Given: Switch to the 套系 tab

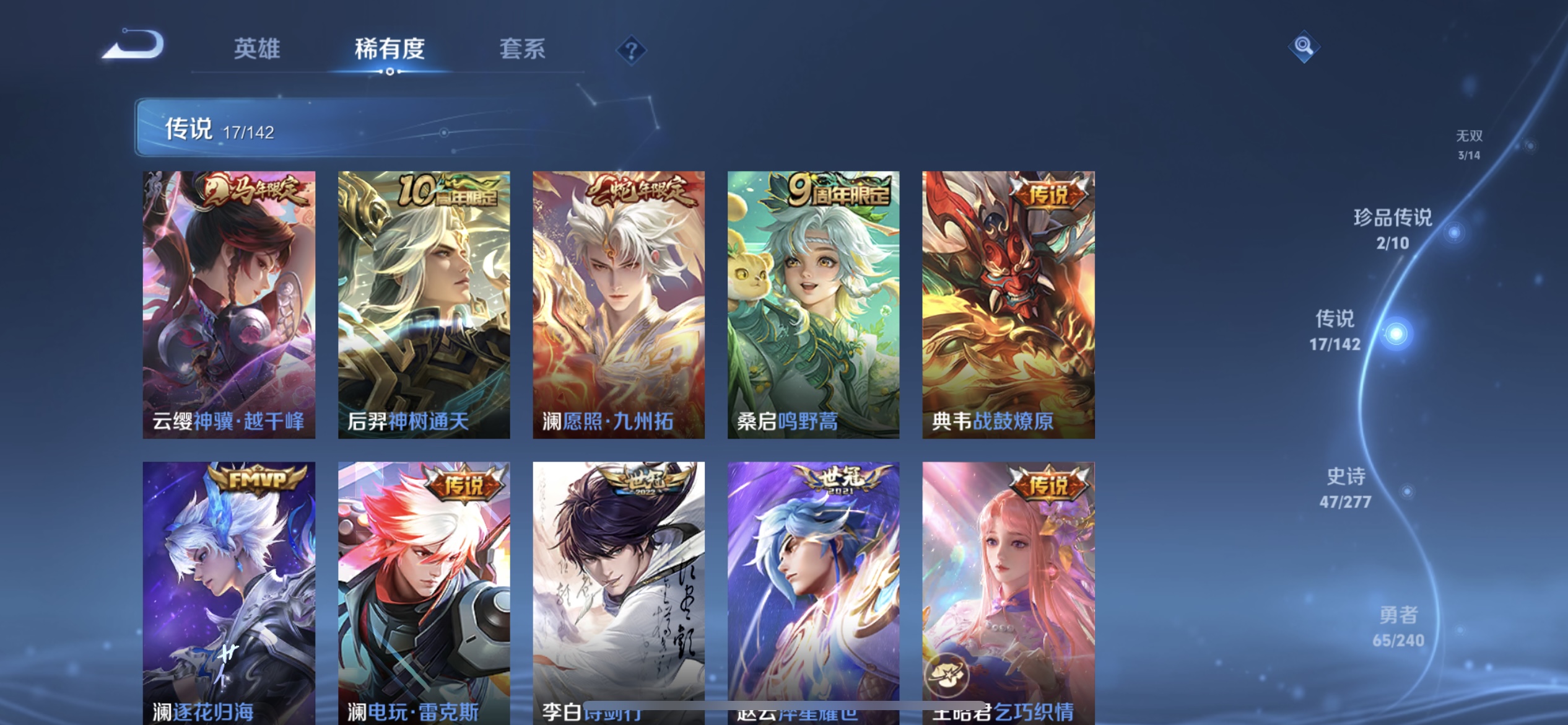Looking at the screenshot, I should (x=522, y=50).
